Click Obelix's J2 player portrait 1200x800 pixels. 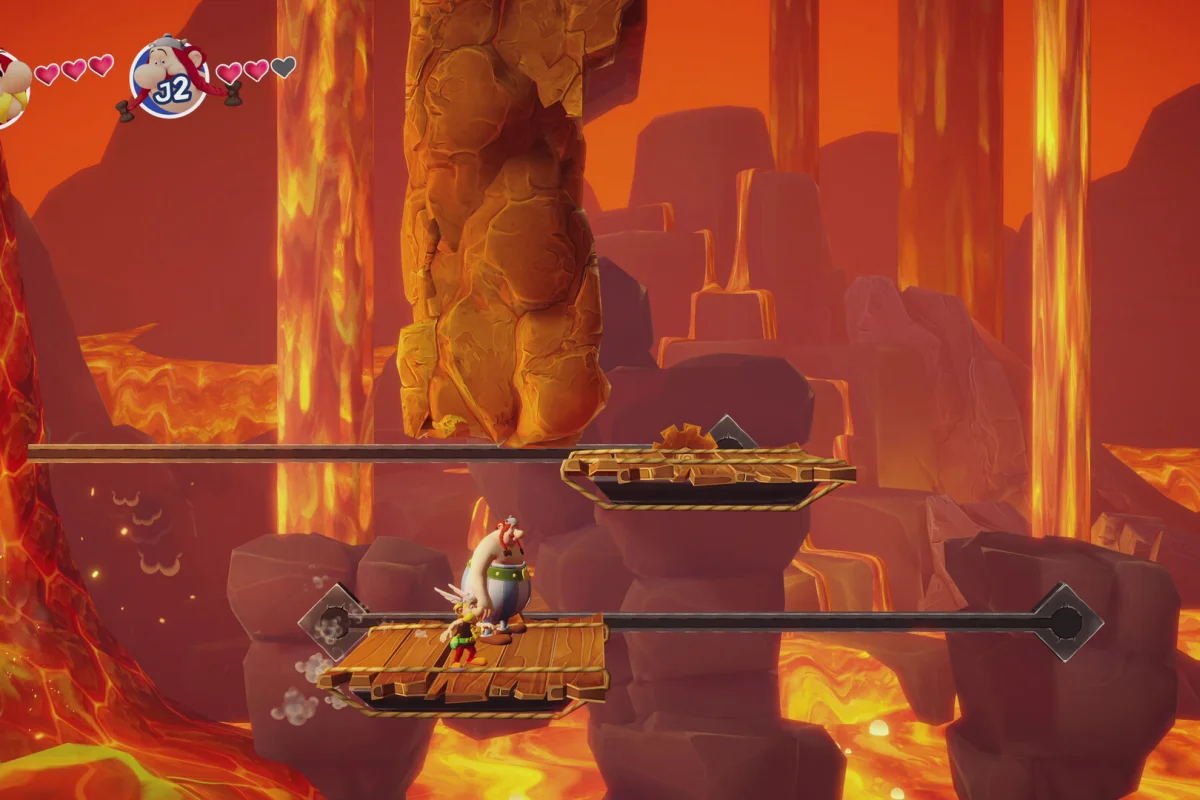click(169, 77)
